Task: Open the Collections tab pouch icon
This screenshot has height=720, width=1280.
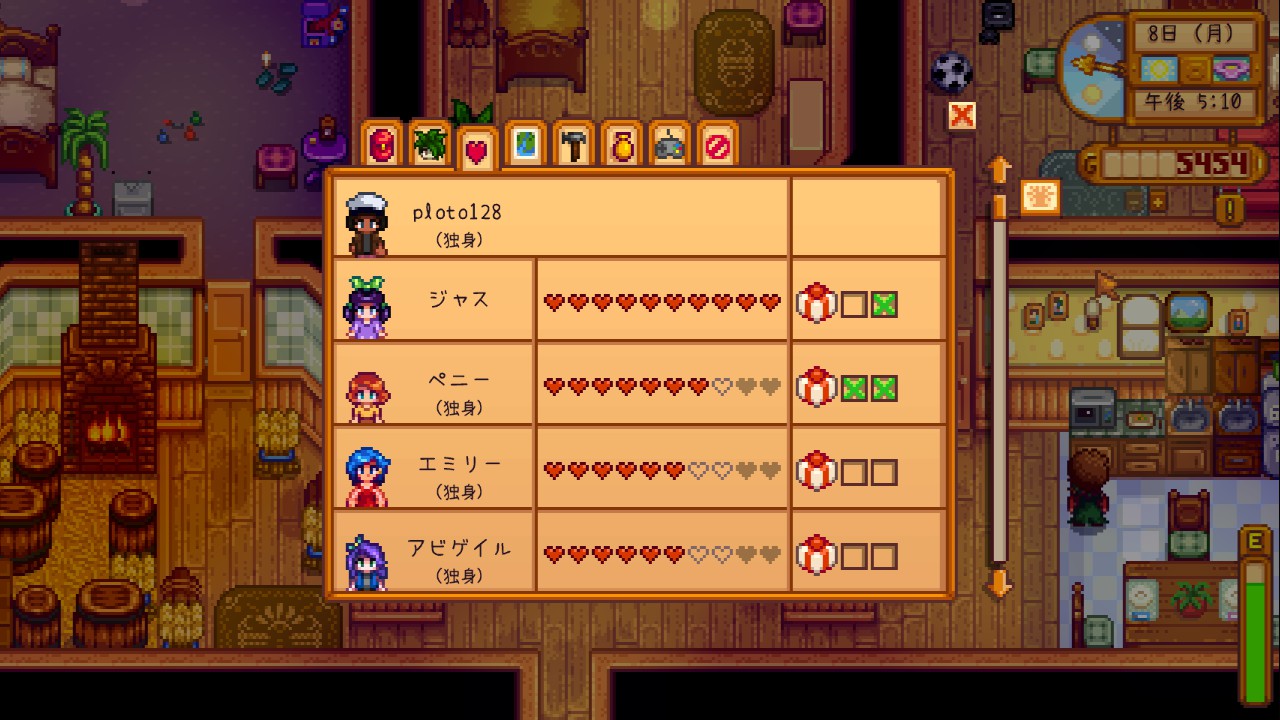Action: [621, 148]
